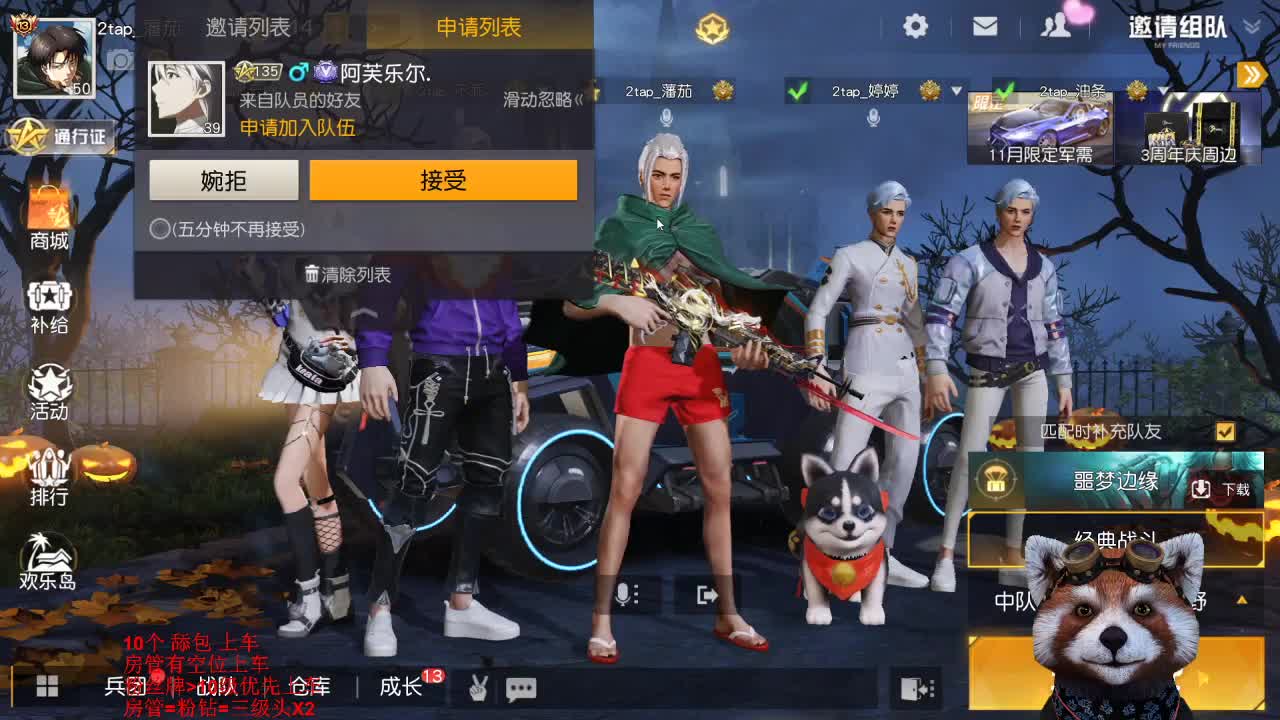Open the friends list icon near 邀请组队
This screenshot has height=720, width=1280.
[1054, 27]
